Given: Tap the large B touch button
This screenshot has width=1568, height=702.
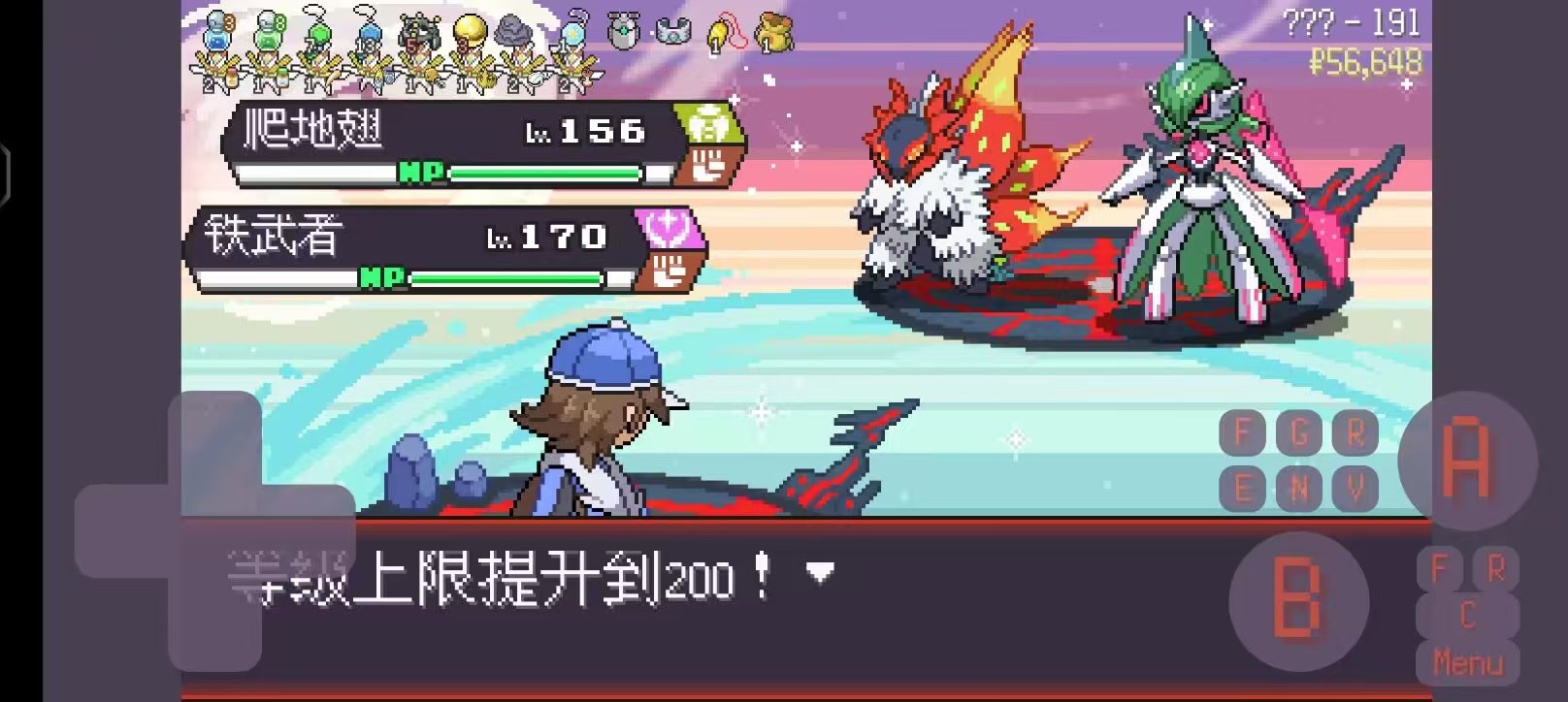Looking at the screenshot, I should pos(1297,601).
